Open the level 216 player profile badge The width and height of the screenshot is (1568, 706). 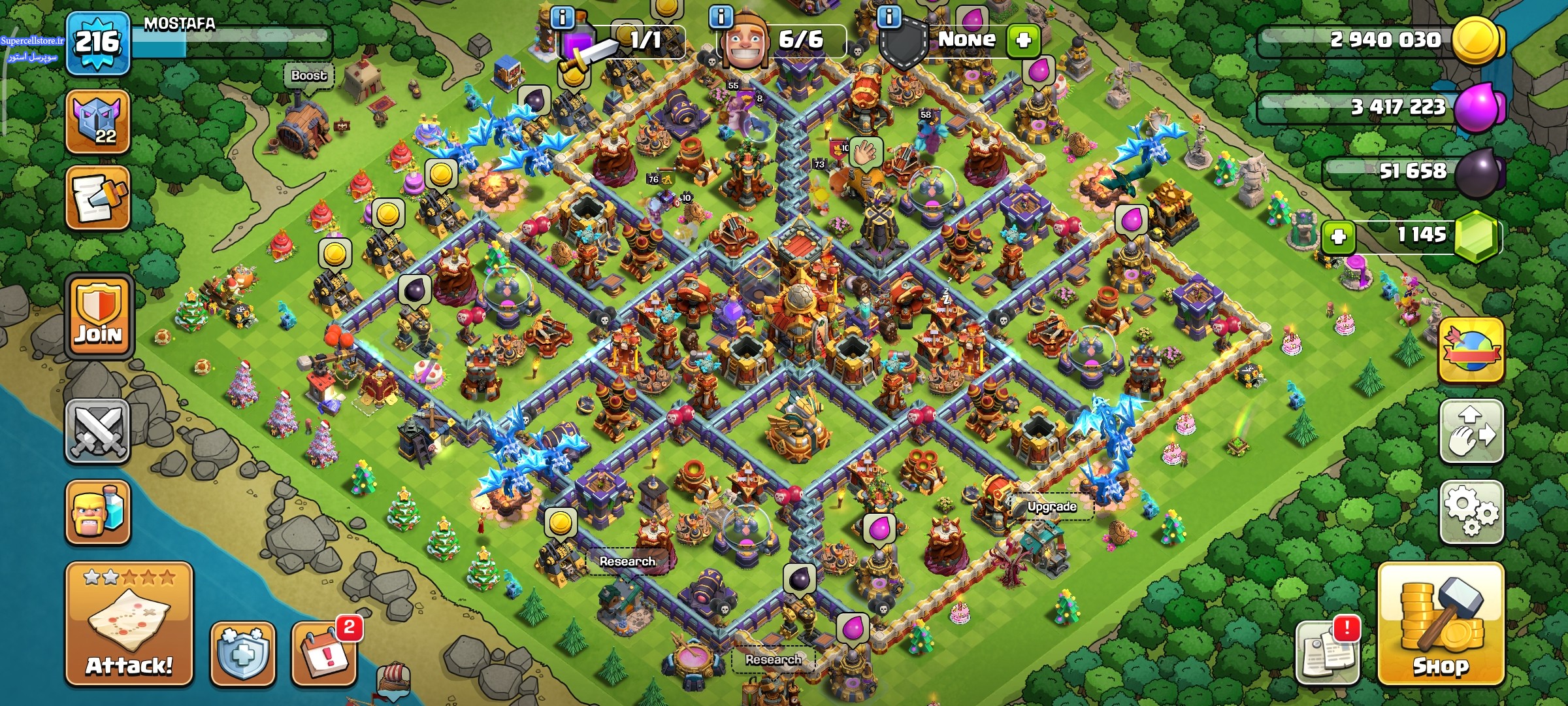click(x=97, y=44)
